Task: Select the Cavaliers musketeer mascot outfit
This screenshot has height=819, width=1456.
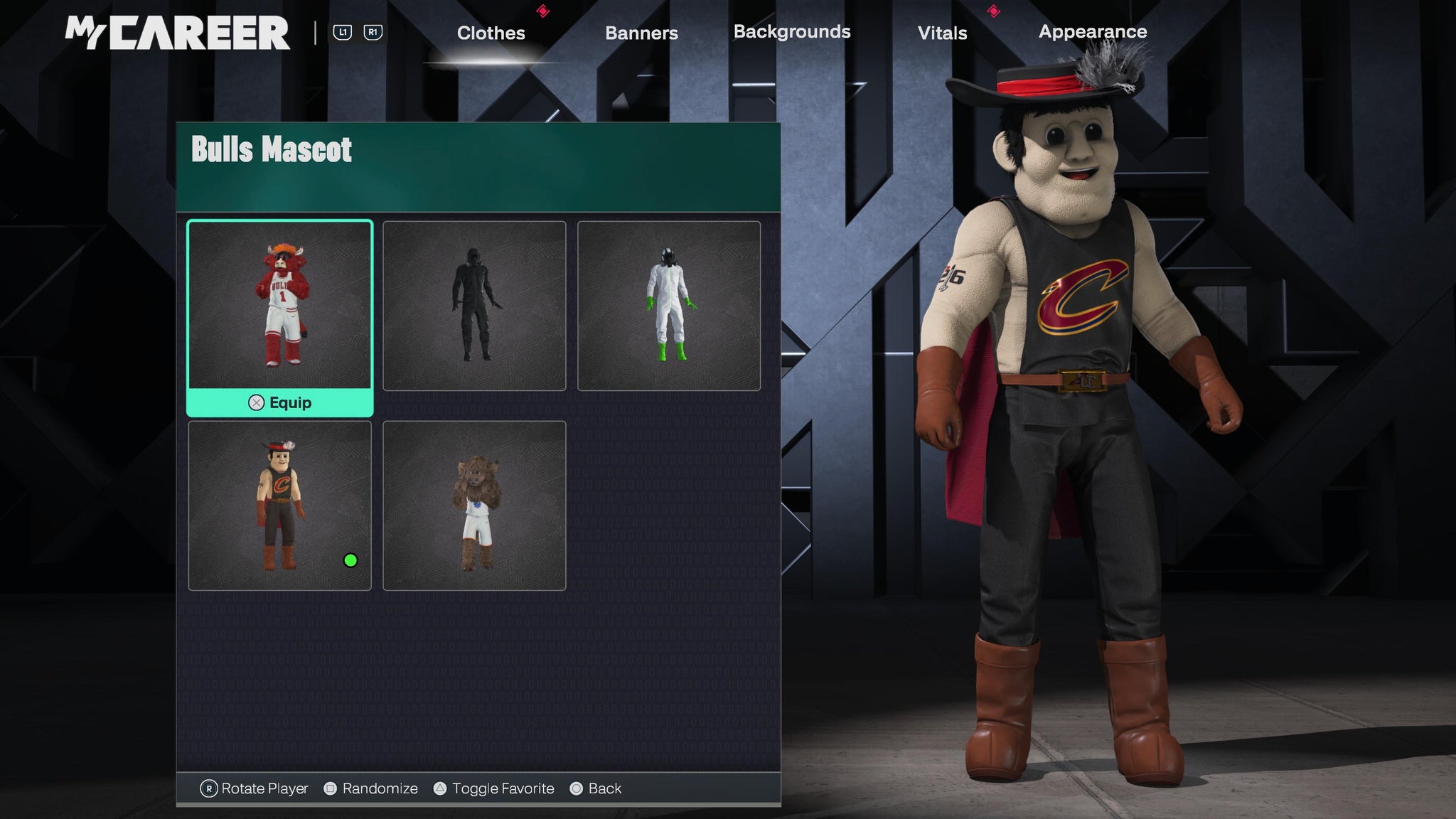Action: click(x=279, y=505)
